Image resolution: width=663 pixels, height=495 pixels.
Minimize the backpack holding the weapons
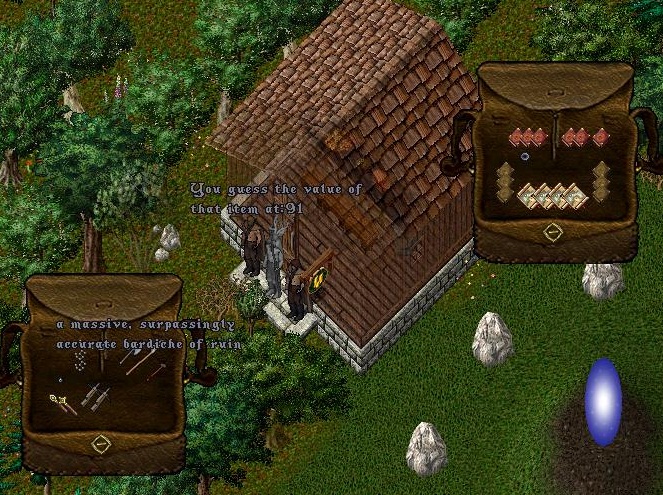point(100,442)
